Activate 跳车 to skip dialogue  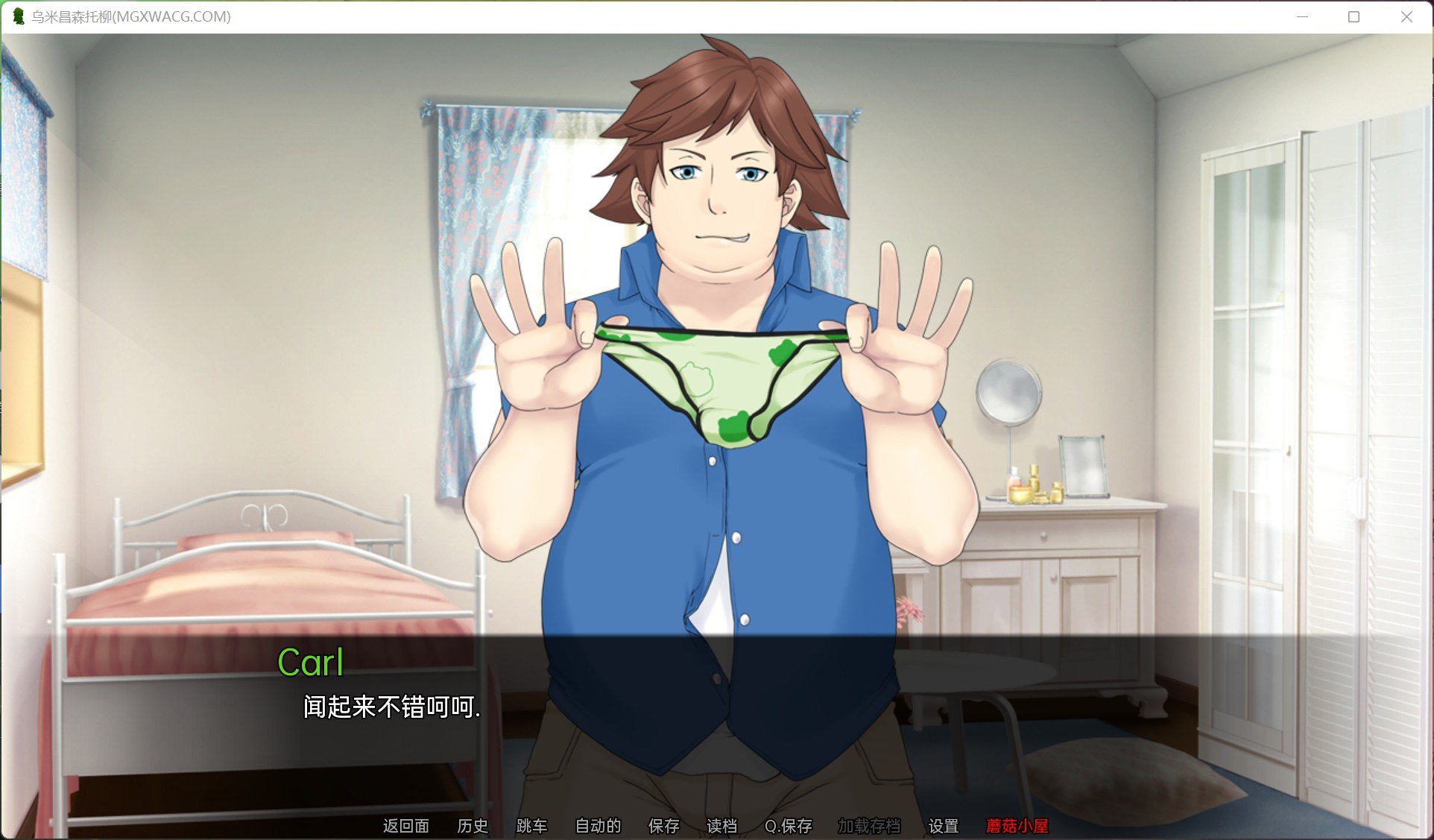click(531, 826)
